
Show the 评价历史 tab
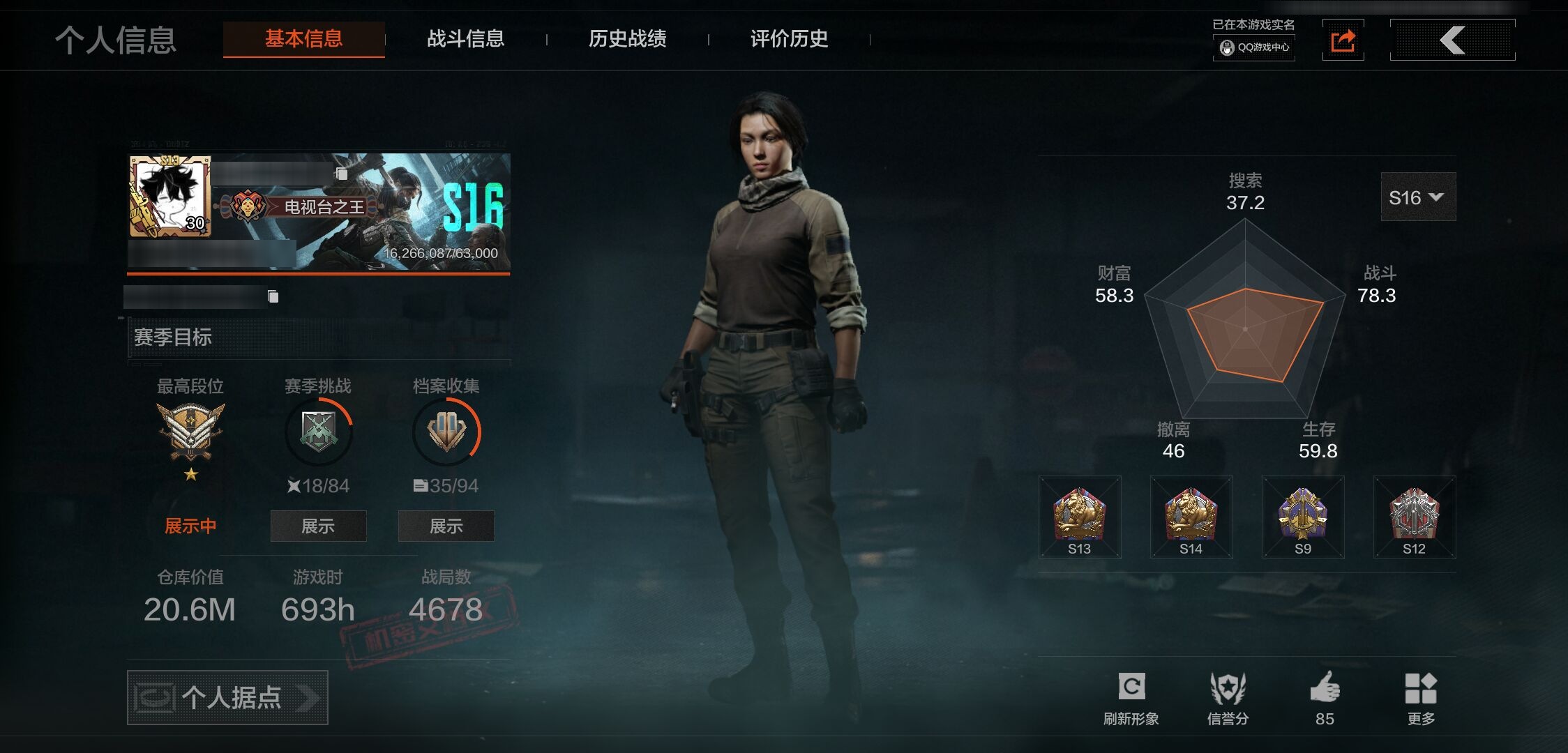789,39
